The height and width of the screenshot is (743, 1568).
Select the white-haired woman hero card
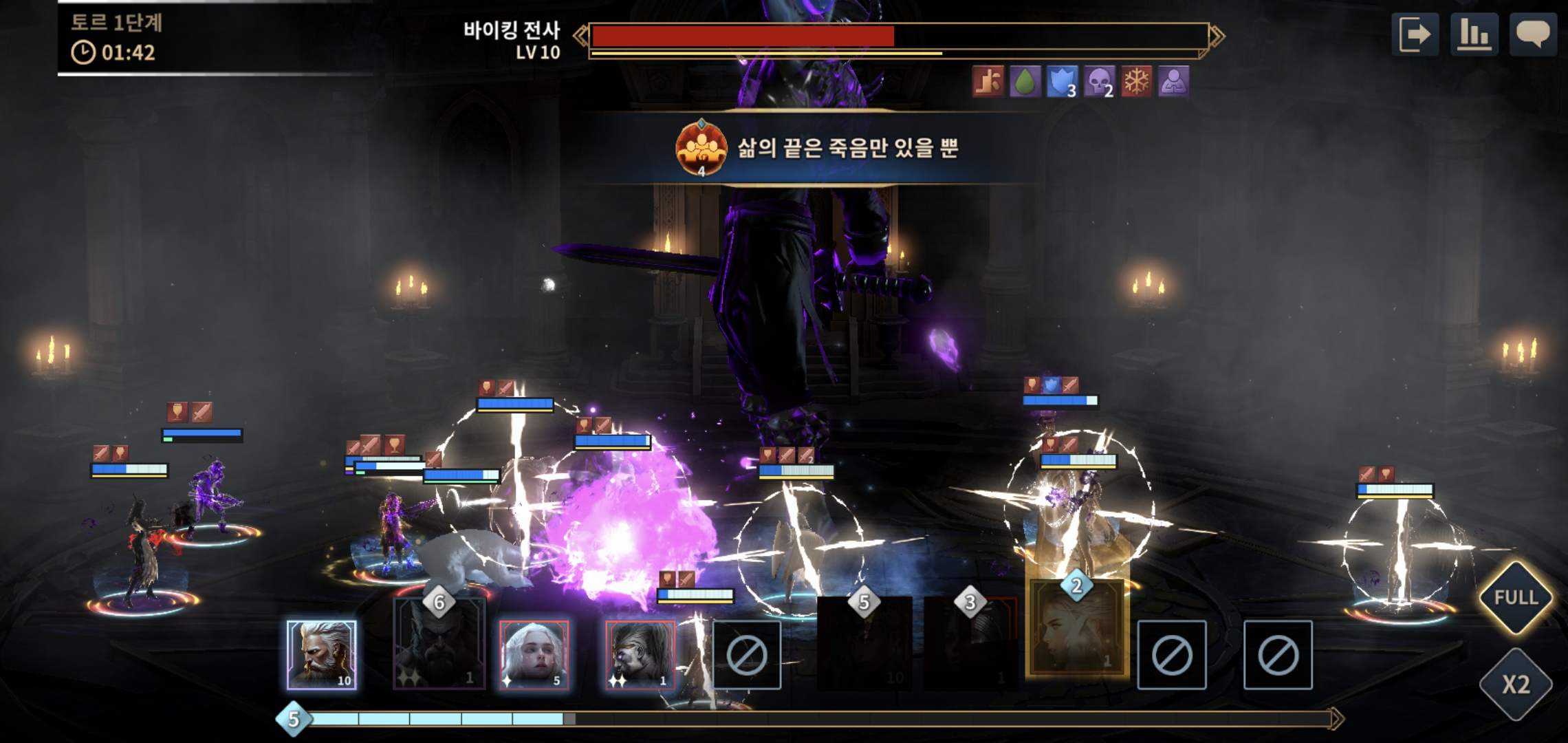[x=534, y=654]
